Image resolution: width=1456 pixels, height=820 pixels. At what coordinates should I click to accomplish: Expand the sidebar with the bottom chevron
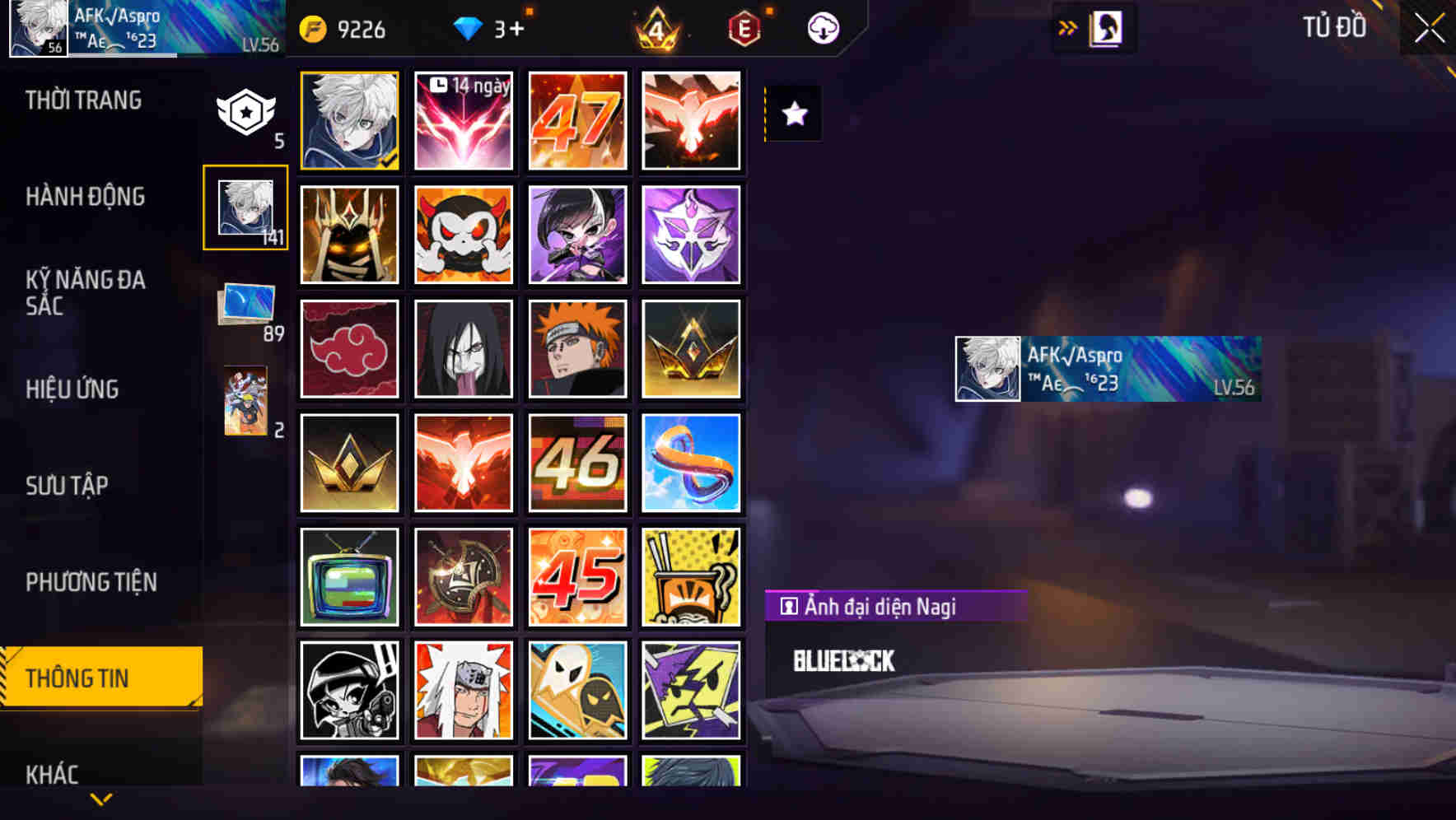100,800
